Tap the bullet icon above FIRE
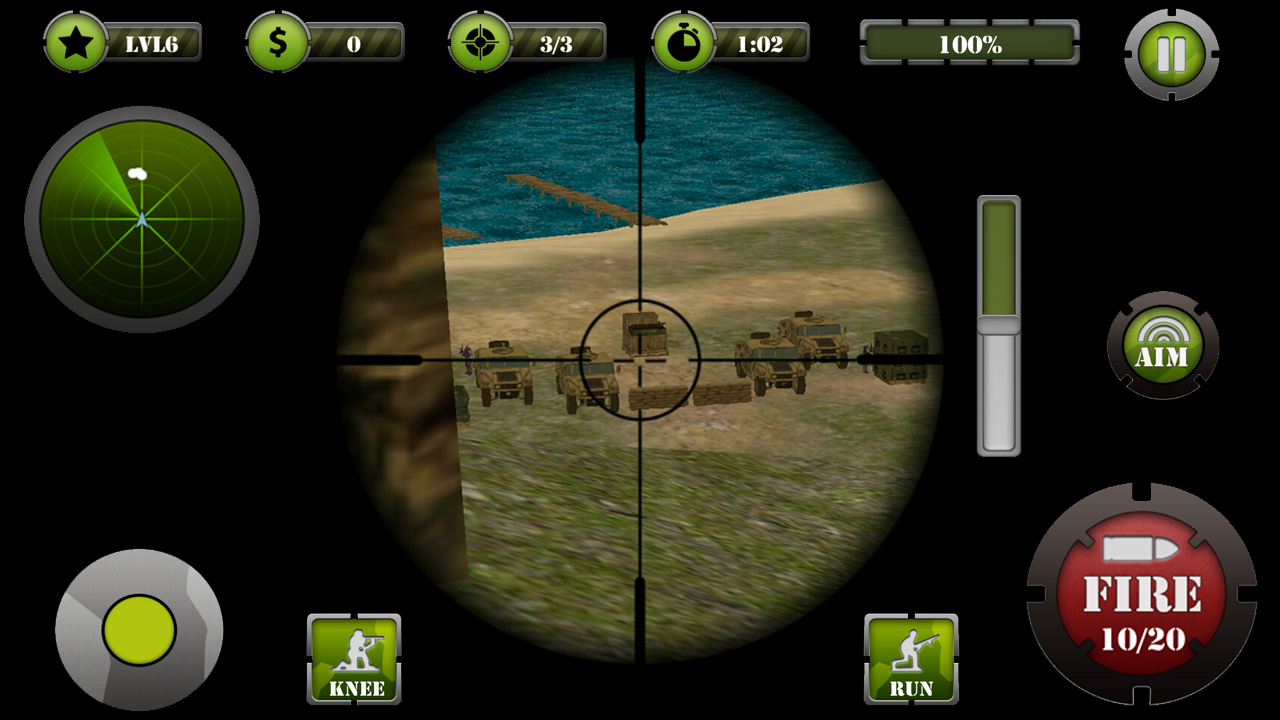 pyautogui.click(x=1140, y=547)
